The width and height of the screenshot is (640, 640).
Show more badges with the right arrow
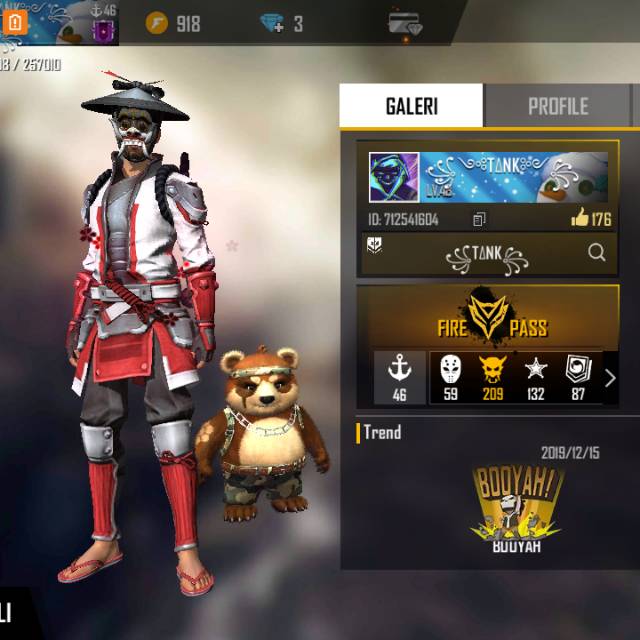point(610,378)
